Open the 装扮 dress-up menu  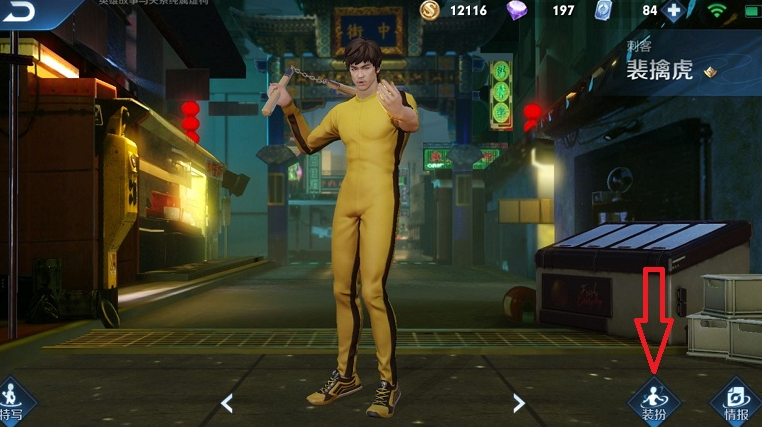click(x=654, y=401)
